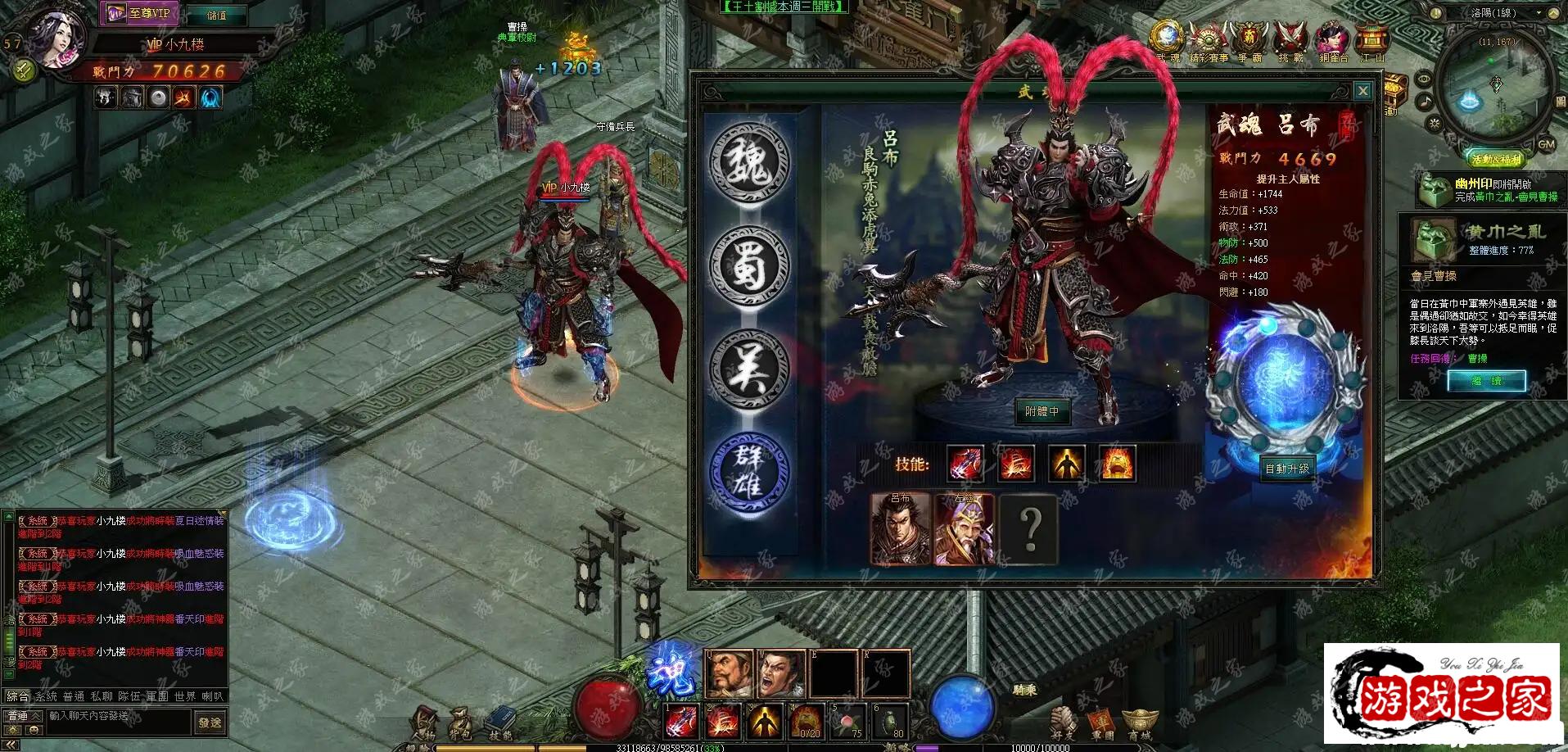The image size is (1568, 752).
Task: Click the 自動升級 auto-upgrade button
Action: click(x=1287, y=469)
